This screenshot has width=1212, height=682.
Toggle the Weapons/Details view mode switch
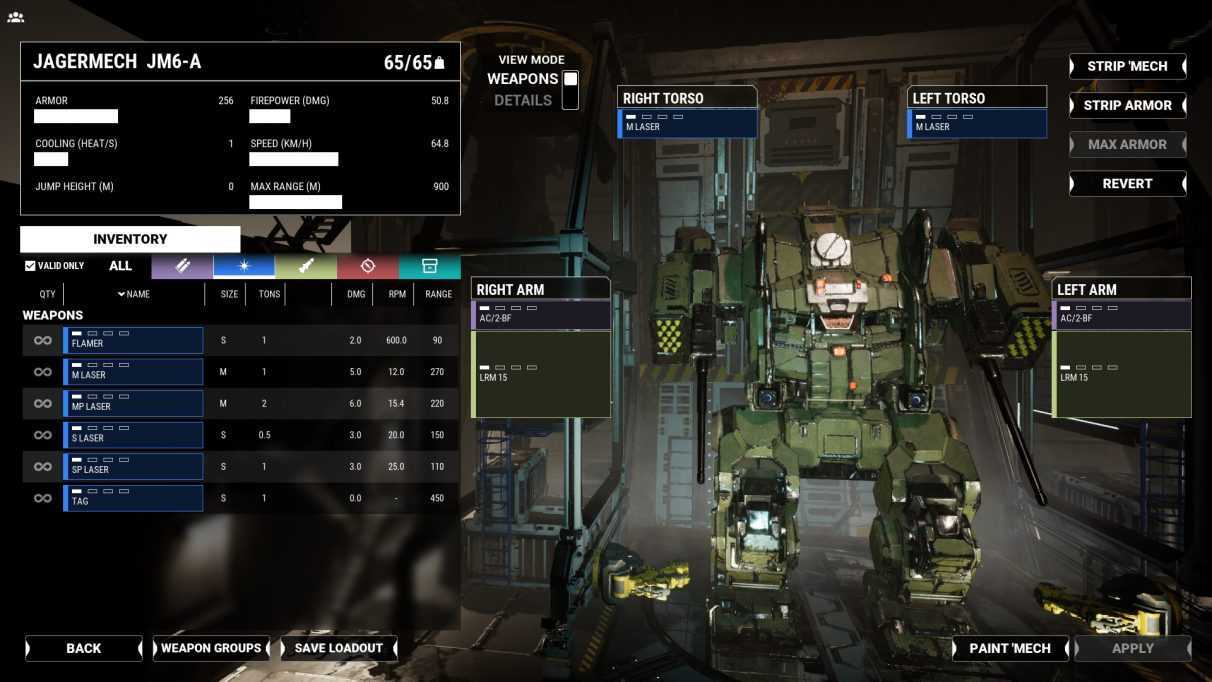[x=570, y=89]
